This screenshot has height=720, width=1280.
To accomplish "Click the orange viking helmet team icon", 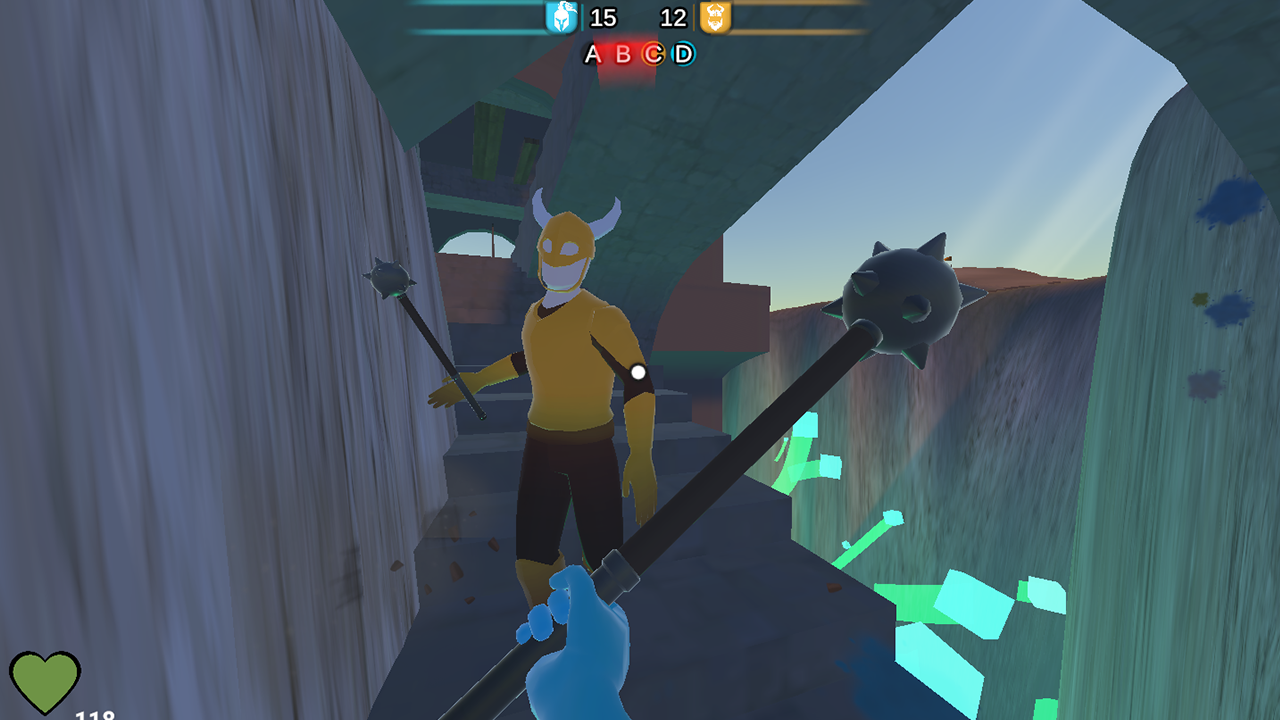I will (x=714, y=17).
